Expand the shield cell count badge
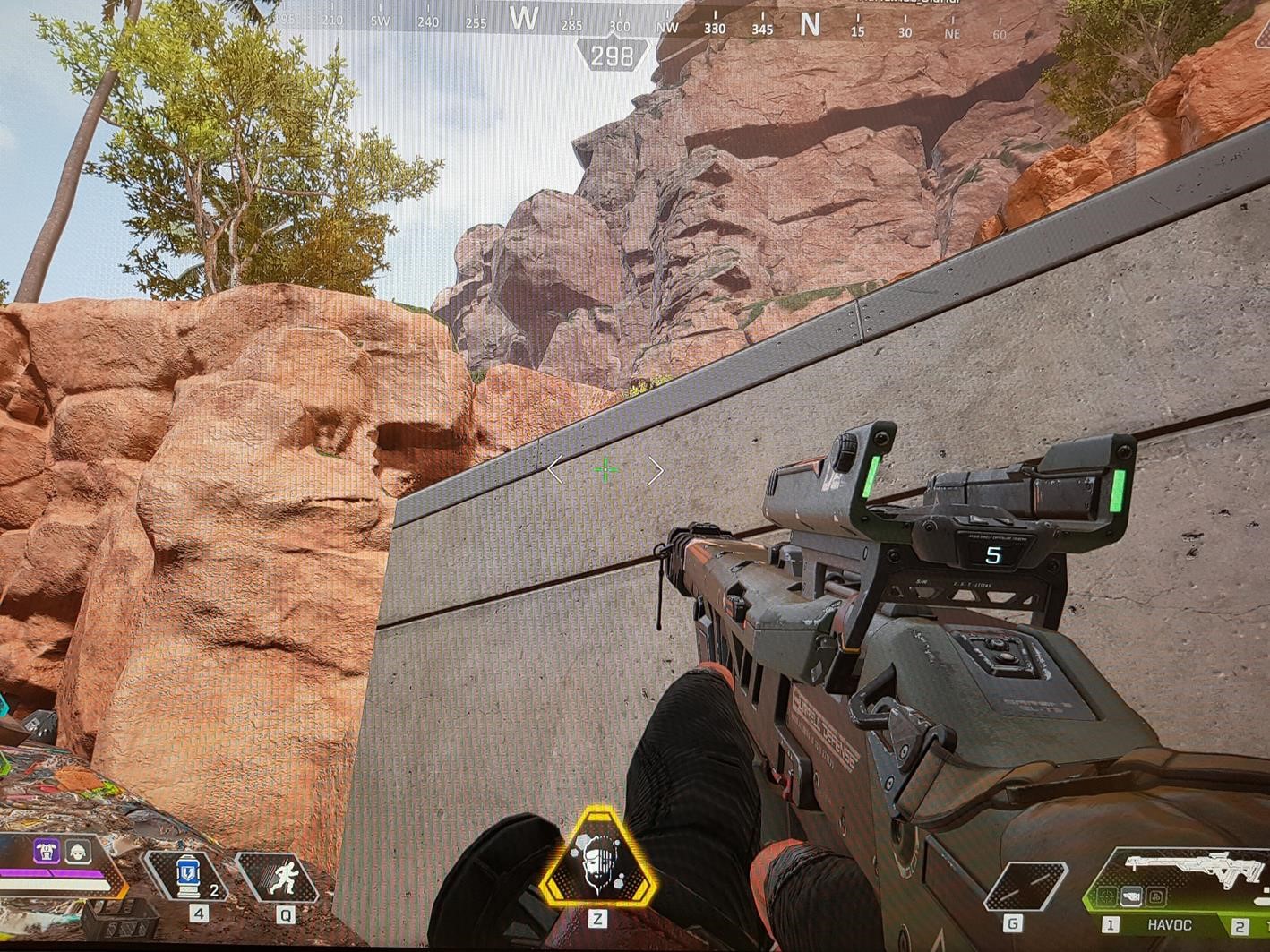 click(x=213, y=890)
